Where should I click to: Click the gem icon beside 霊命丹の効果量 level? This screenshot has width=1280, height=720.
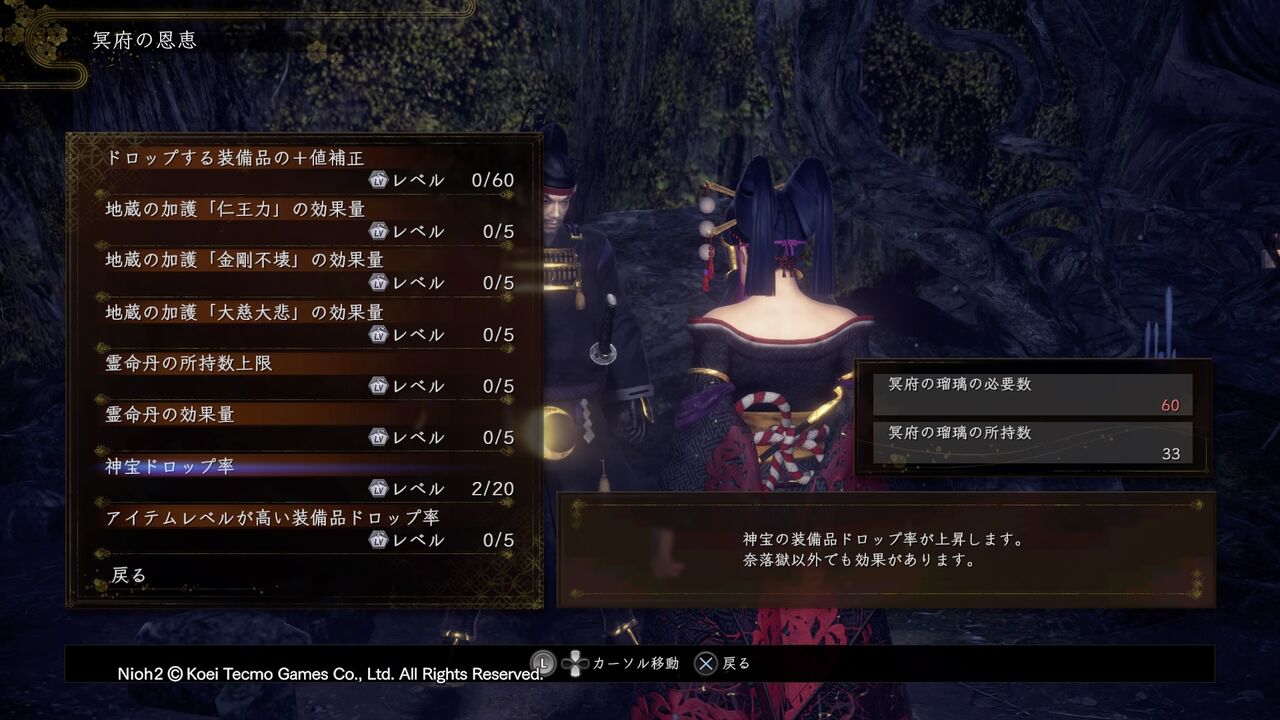point(378,437)
